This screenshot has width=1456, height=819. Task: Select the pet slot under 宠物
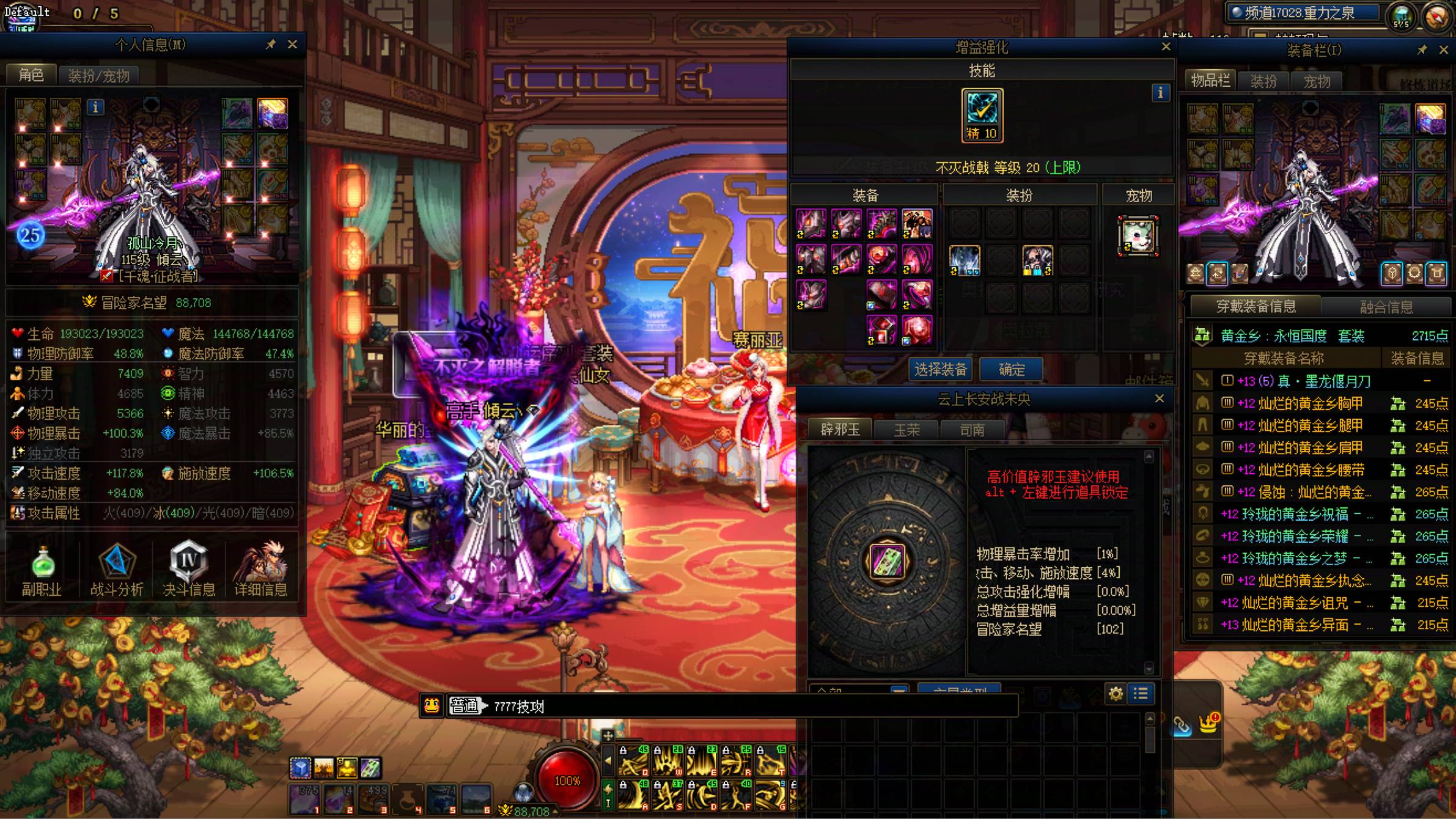point(1138,236)
